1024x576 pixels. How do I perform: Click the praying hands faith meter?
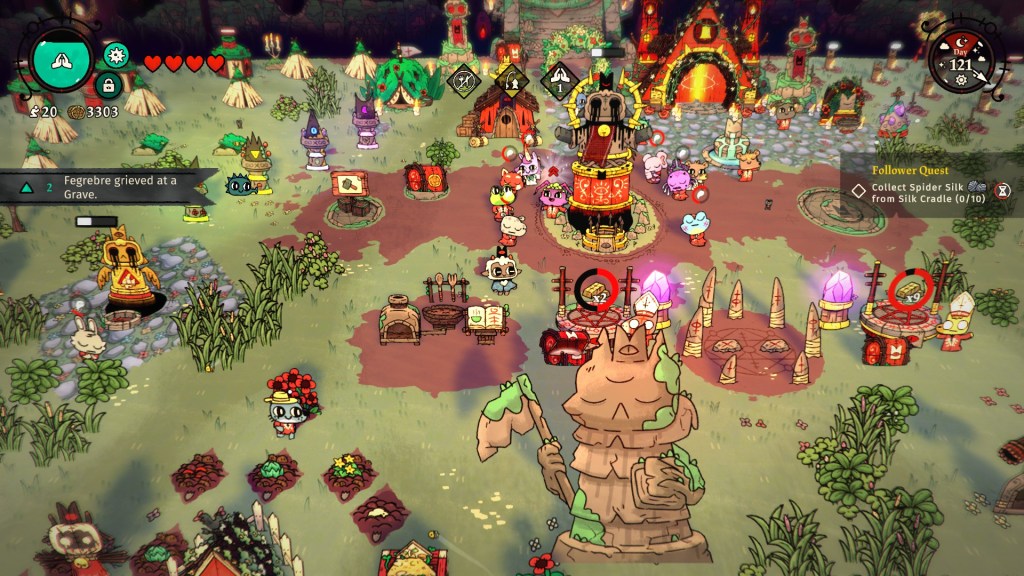pos(62,58)
